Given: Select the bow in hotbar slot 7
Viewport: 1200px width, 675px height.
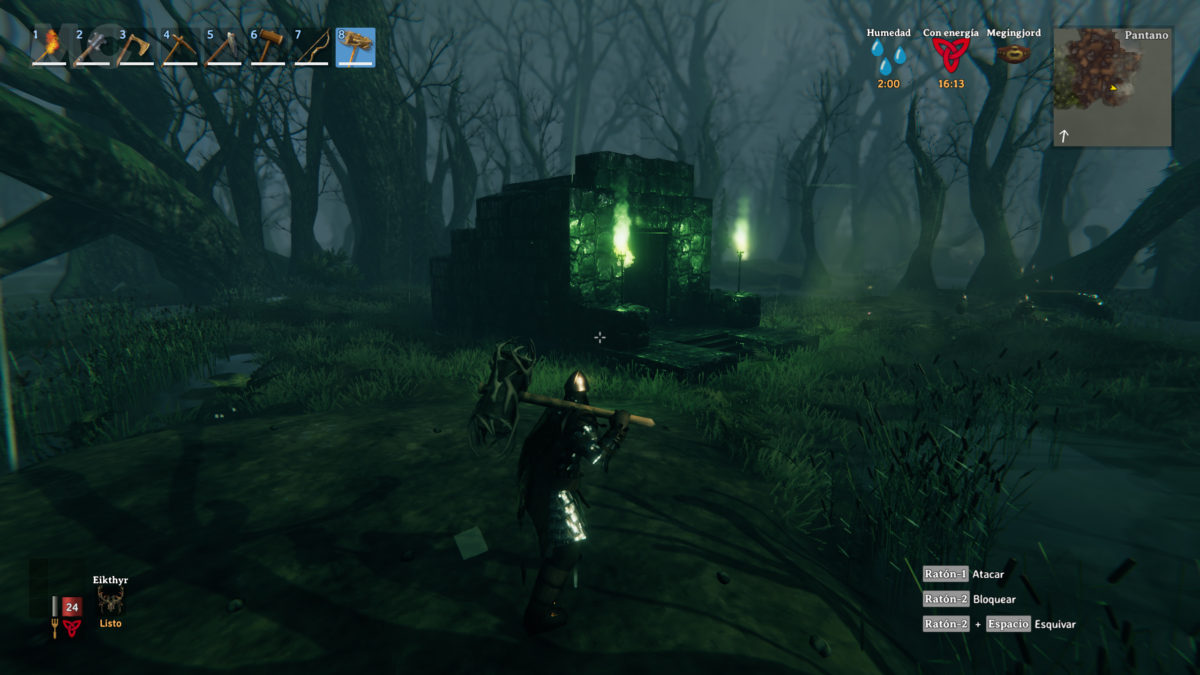Looking at the screenshot, I should click(x=312, y=46).
